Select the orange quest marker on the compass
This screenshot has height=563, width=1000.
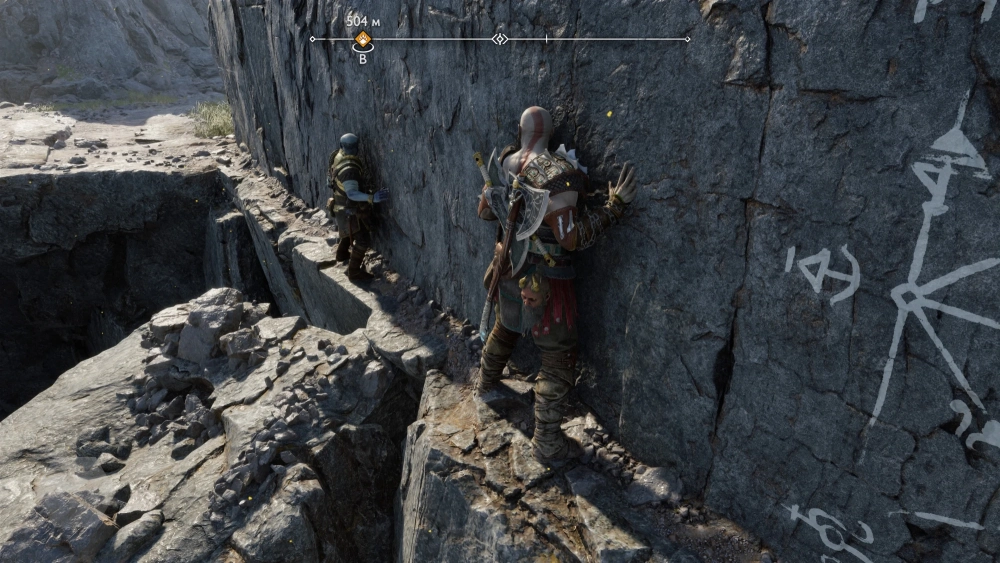click(x=363, y=40)
